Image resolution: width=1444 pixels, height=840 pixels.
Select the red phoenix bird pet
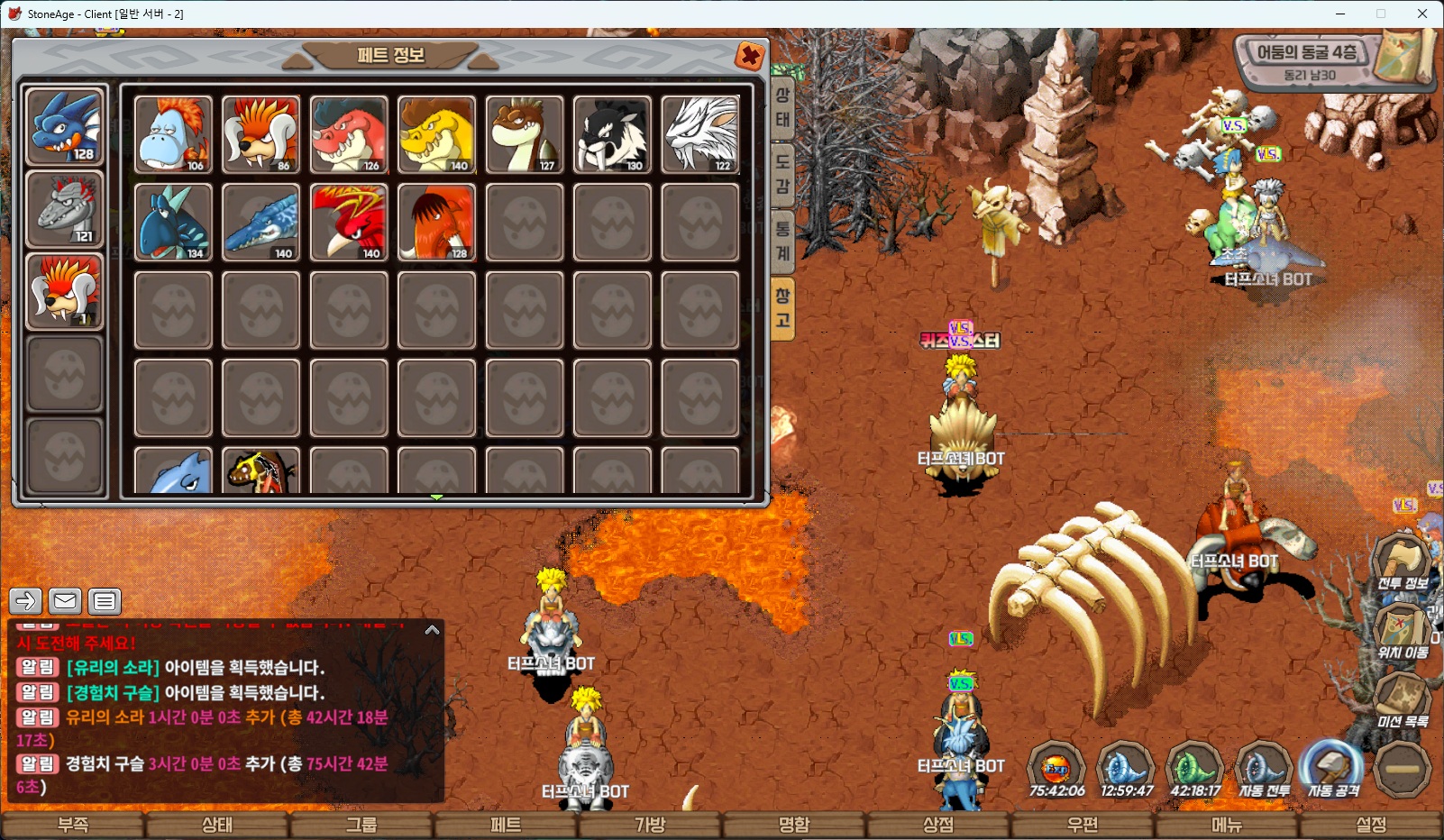pyautogui.click(x=349, y=223)
